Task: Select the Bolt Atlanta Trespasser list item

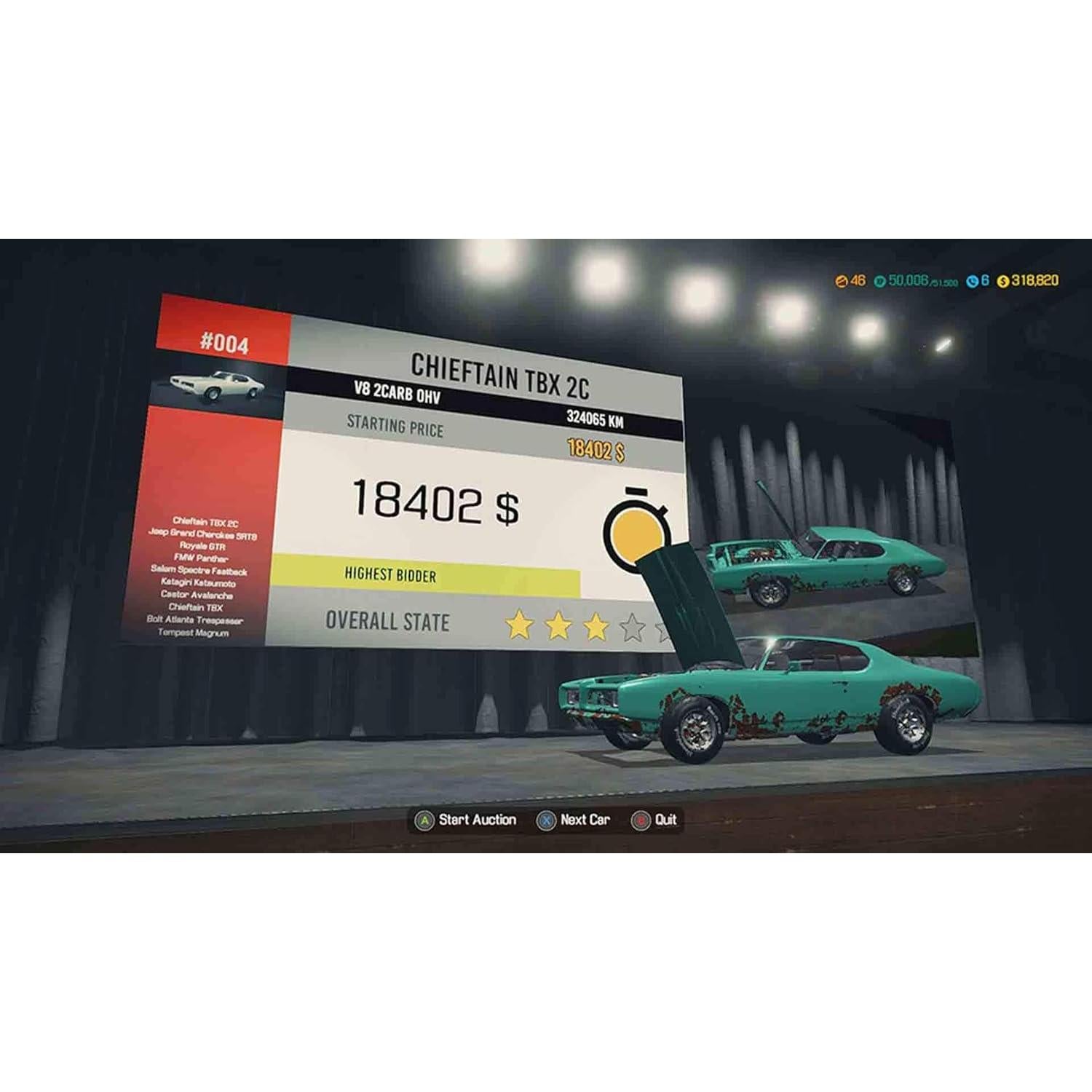Action: 195,620
